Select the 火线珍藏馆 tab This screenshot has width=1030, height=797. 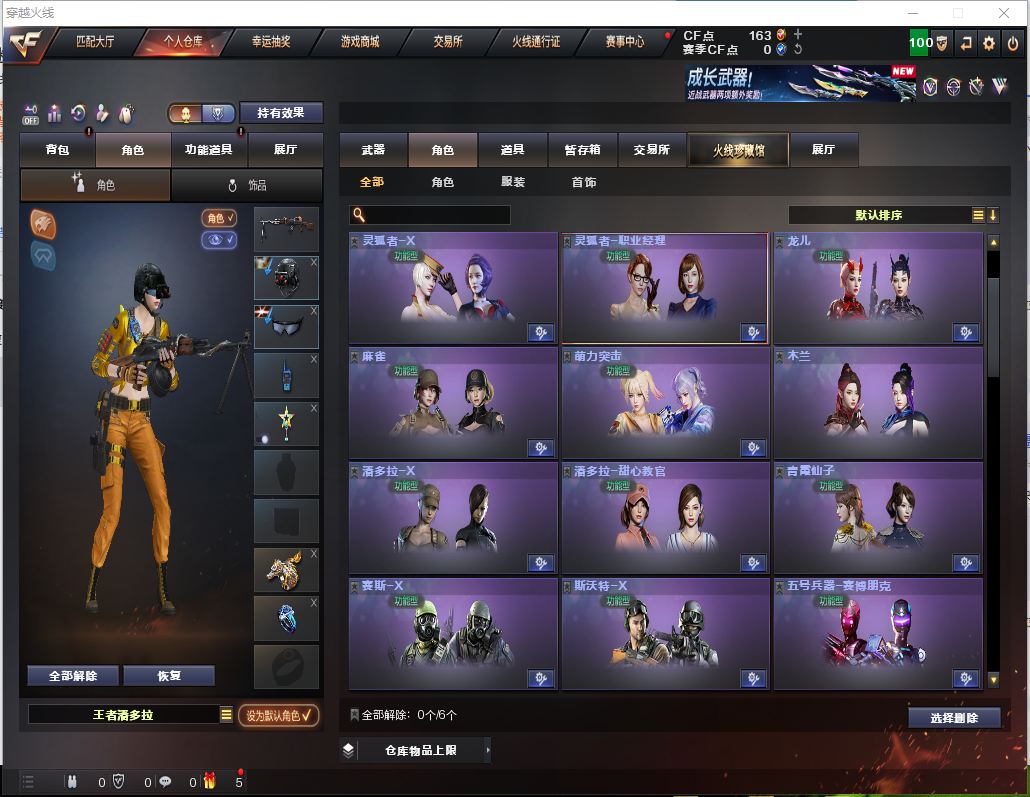click(x=738, y=150)
